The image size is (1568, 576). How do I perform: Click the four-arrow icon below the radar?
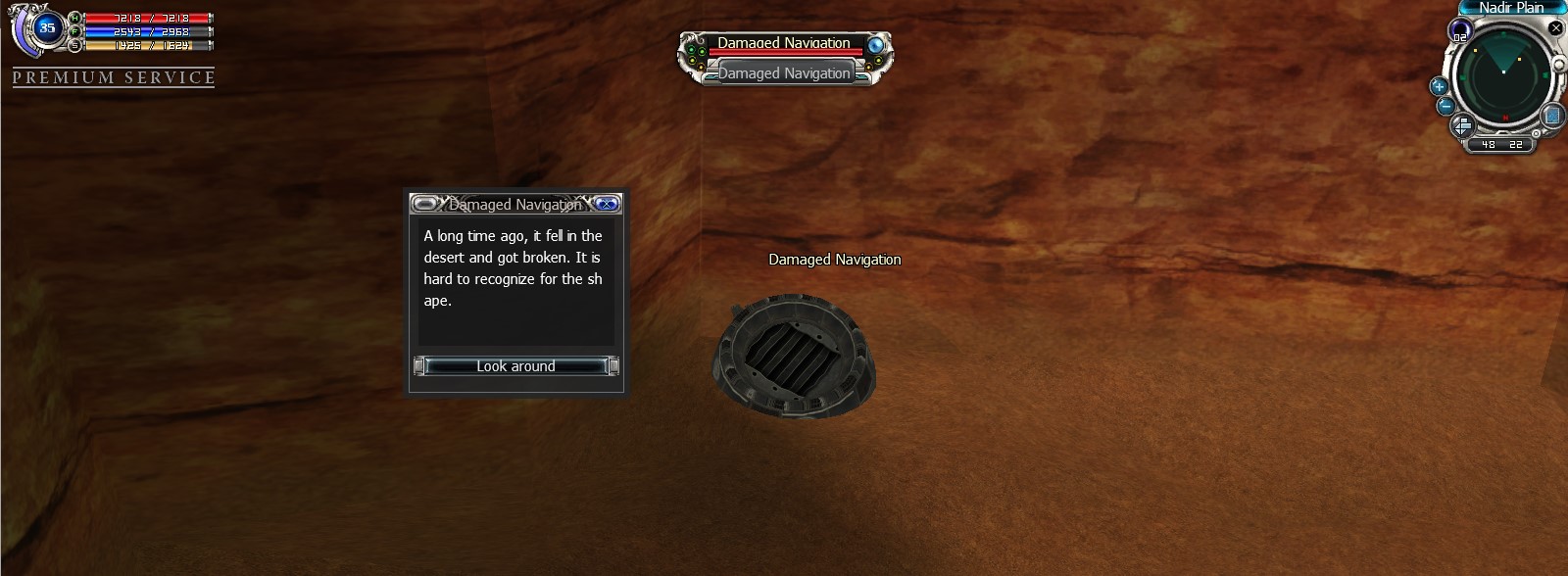1461,126
